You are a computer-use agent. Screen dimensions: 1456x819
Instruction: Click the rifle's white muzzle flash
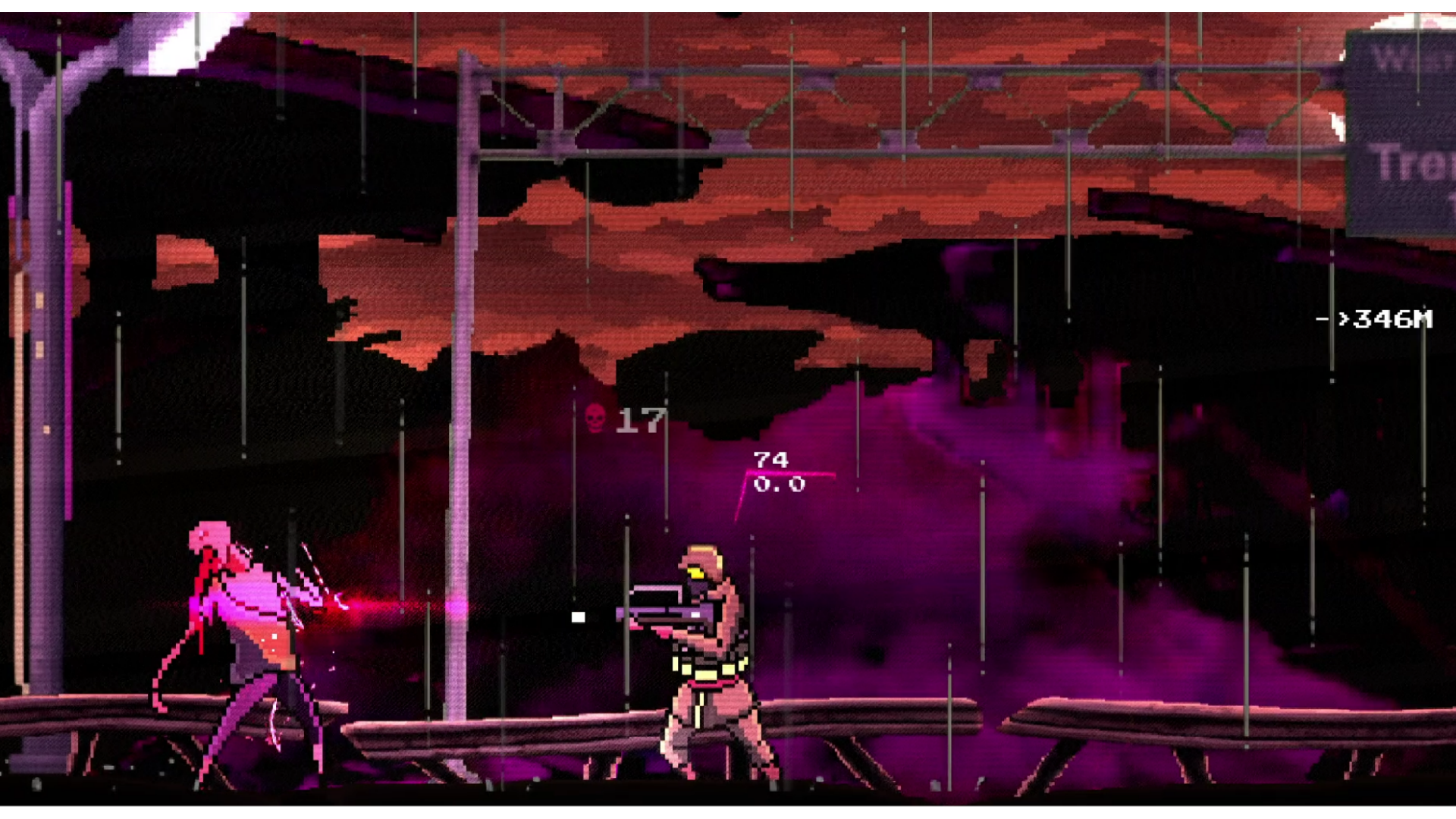[x=578, y=616]
